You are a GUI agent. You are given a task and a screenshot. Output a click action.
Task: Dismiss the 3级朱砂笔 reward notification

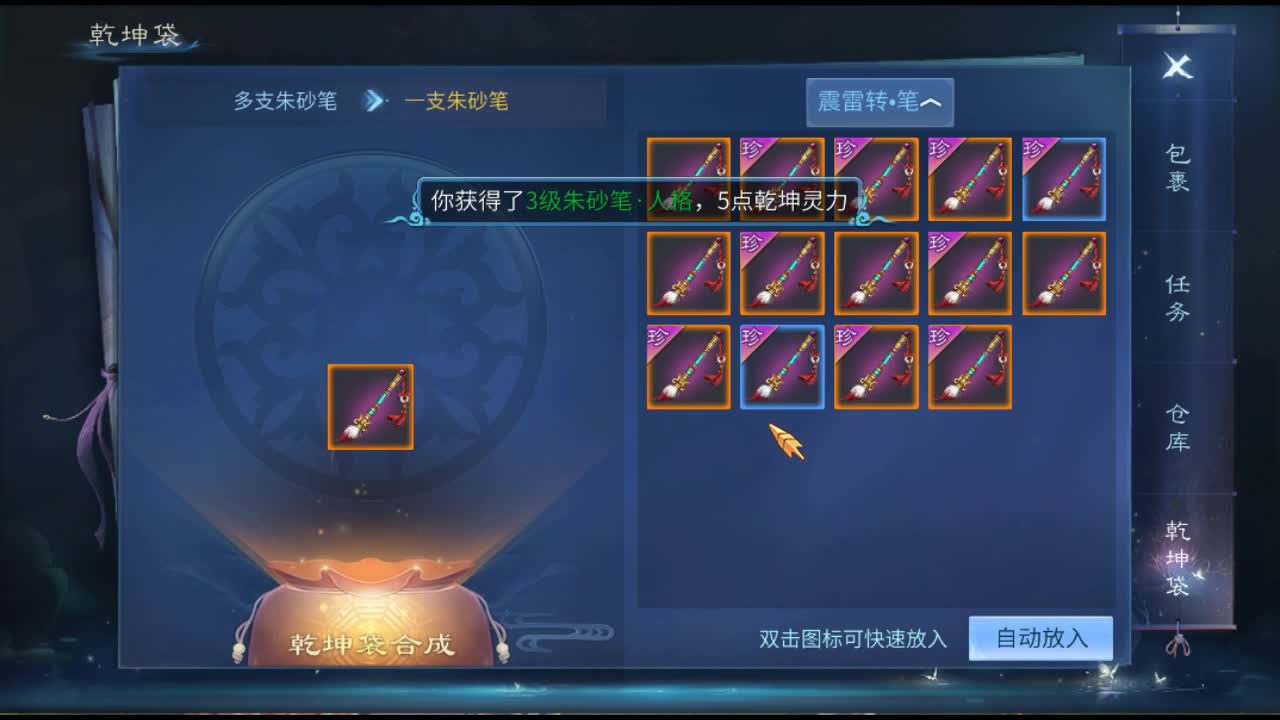click(x=638, y=200)
